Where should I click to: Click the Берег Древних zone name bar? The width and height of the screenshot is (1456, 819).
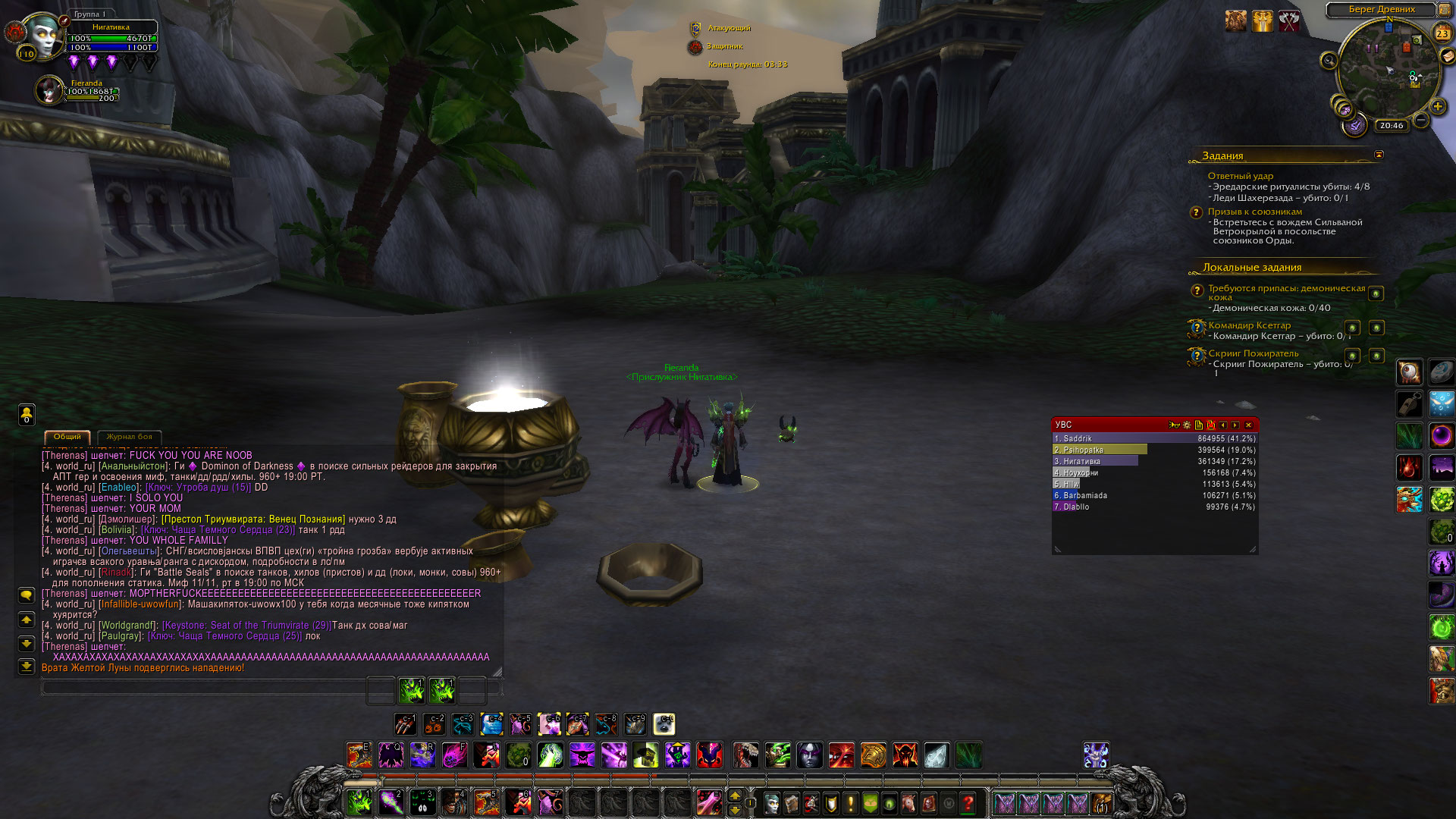click(x=1381, y=10)
